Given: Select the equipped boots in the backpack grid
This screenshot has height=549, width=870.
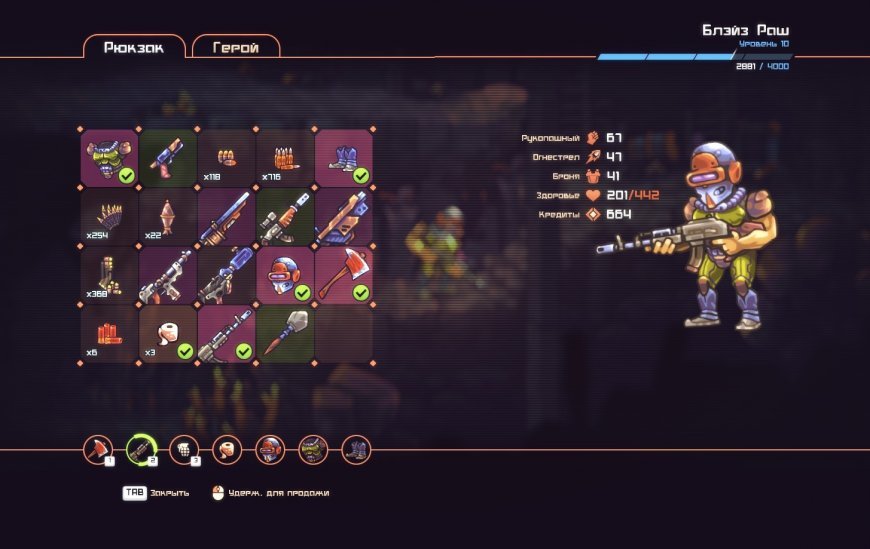Looking at the screenshot, I should click(344, 158).
